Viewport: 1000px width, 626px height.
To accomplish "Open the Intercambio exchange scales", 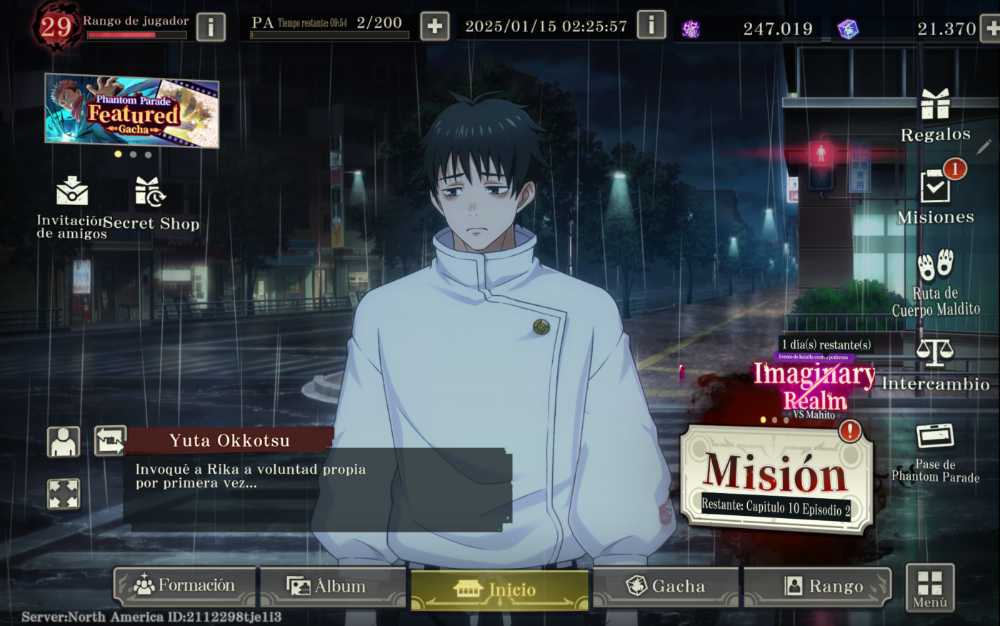I will point(935,362).
